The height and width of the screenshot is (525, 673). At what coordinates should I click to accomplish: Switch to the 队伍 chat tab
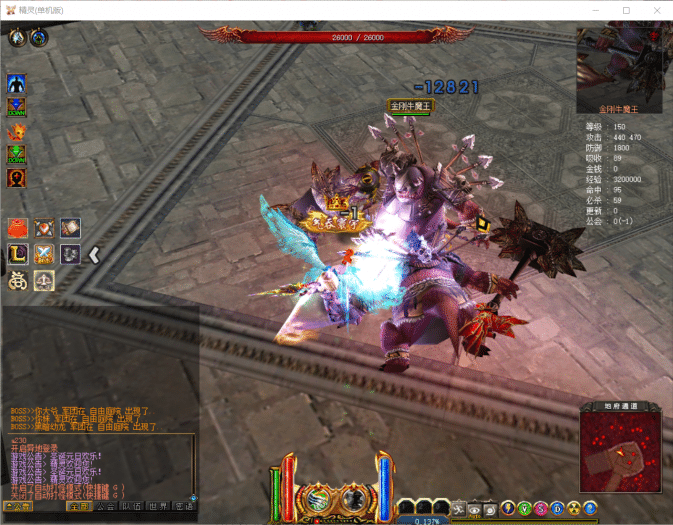(132, 506)
